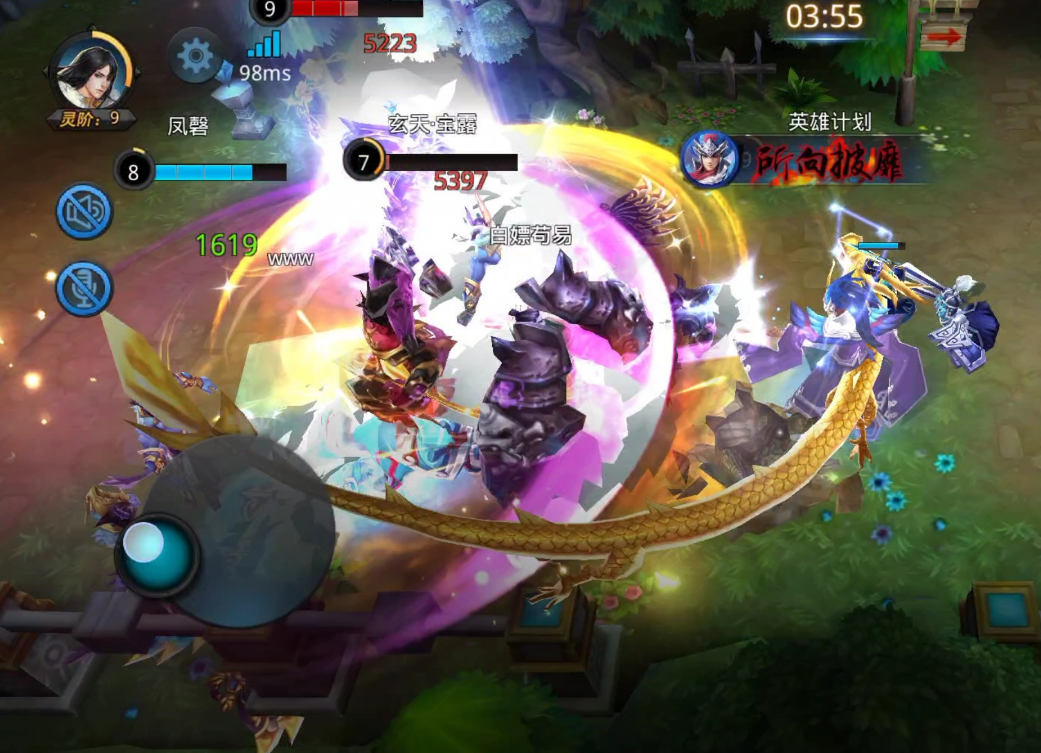Tap the player hero portrait
1041x753 pixels.
[x=91, y=72]
